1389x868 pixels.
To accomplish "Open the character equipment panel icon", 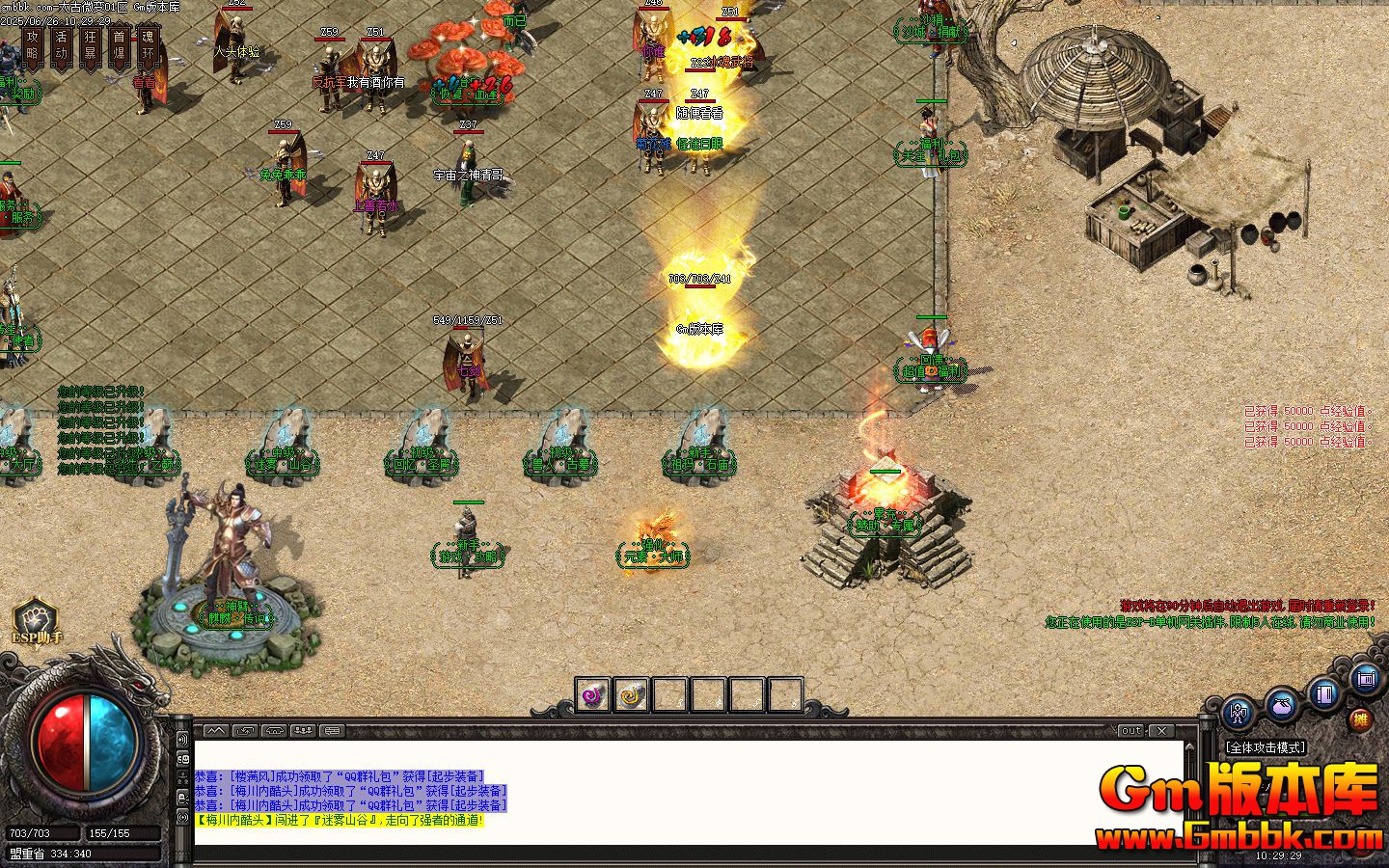I will (1237, 713).
